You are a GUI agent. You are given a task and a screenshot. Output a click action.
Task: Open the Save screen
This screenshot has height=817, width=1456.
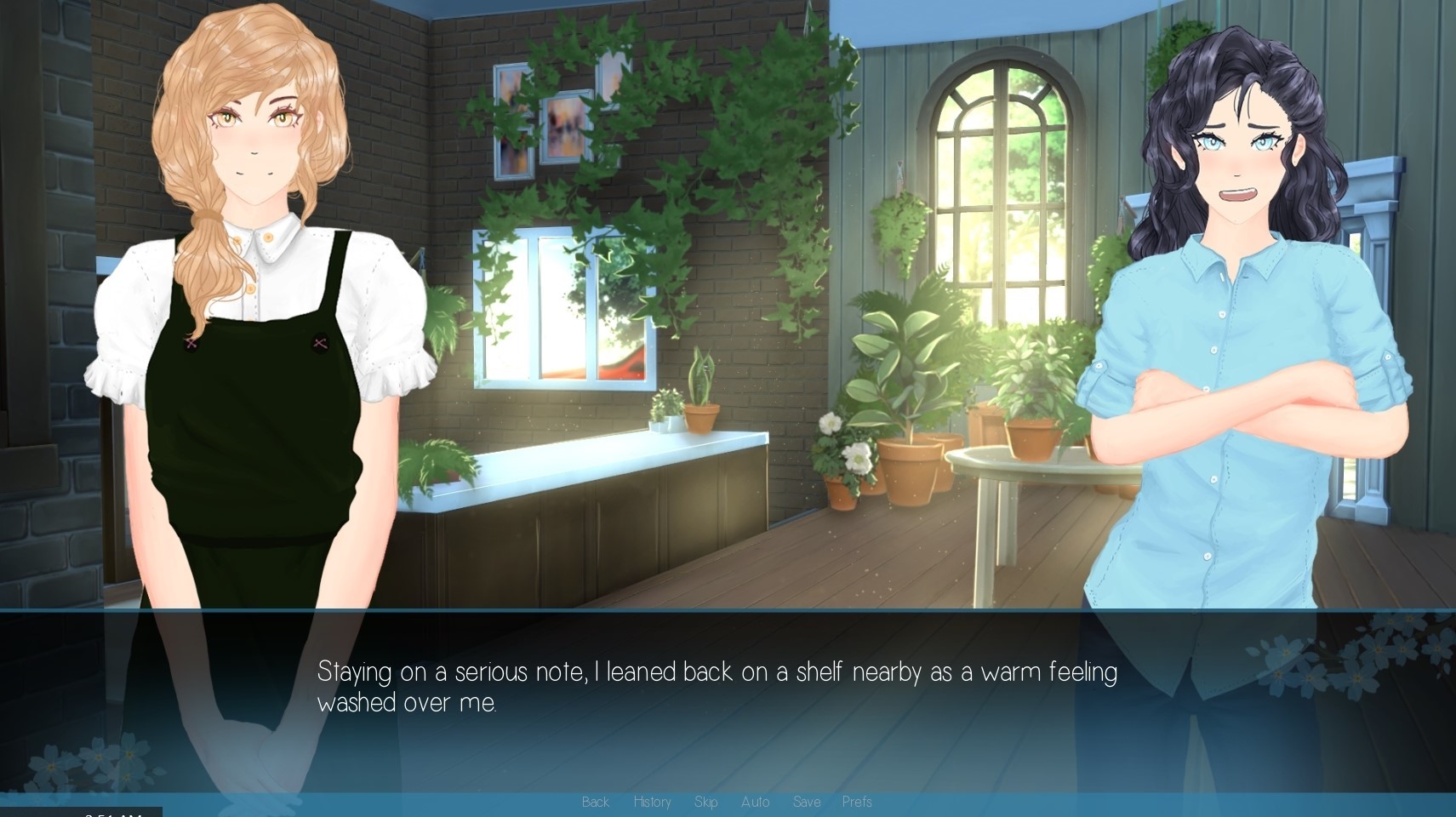pyautogui.click(x=807, y=802)
